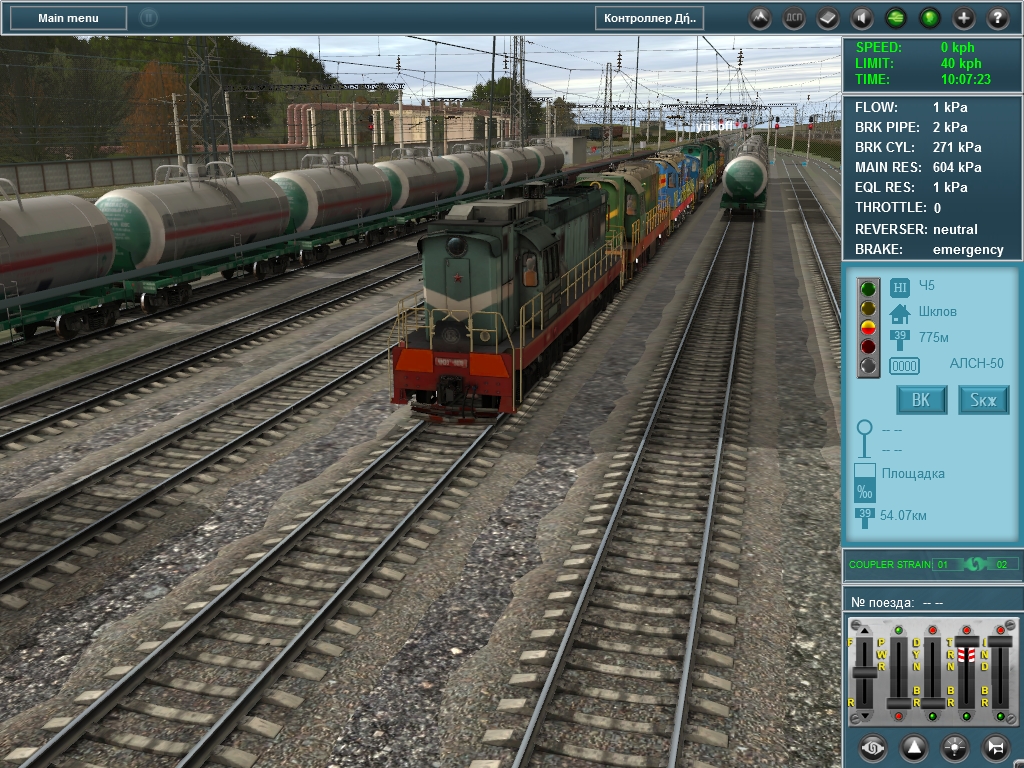Viewport: 1024px width, 768px height.
Task: Open help with the question mark
Action: pyautogui.click(x=998, y=18)
